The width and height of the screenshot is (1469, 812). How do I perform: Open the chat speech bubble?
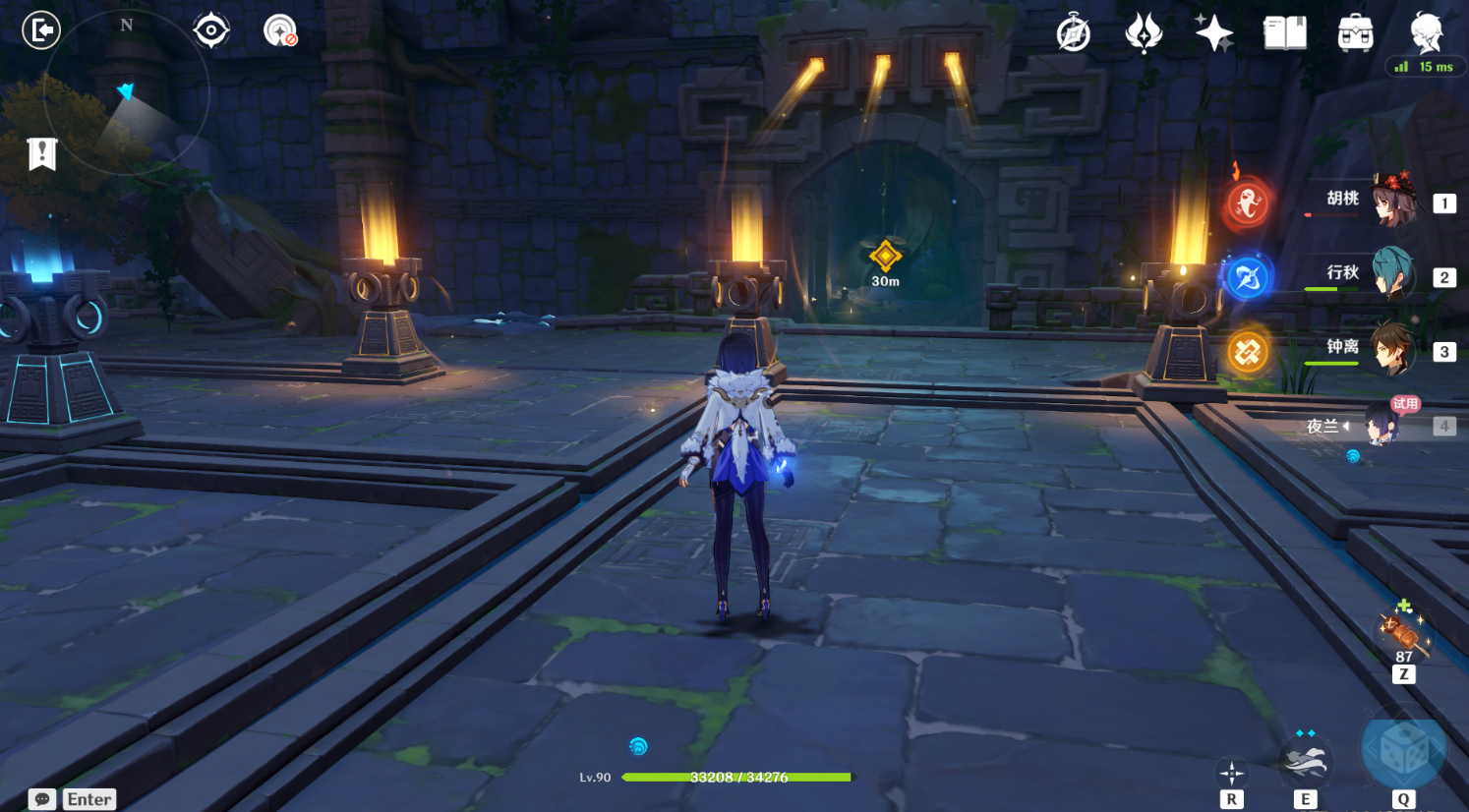click(42, 799)
